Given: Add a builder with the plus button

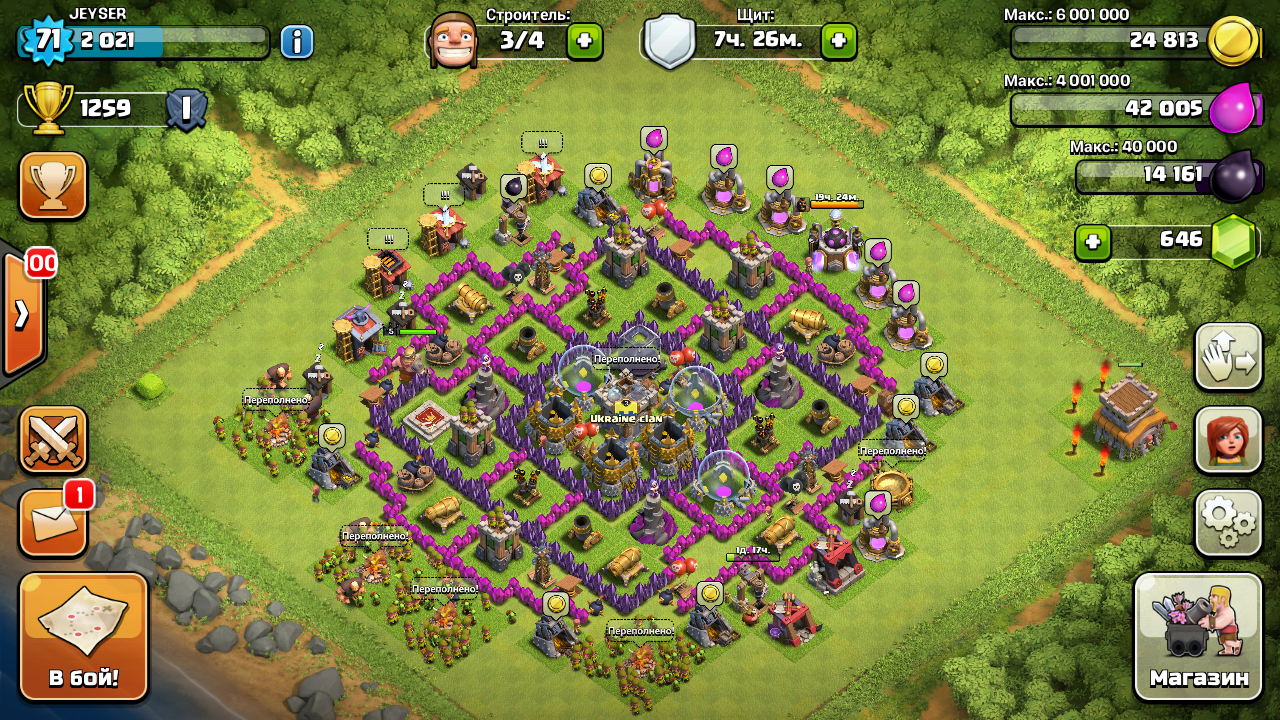Looking at the screenshot, I should (584, 41).
